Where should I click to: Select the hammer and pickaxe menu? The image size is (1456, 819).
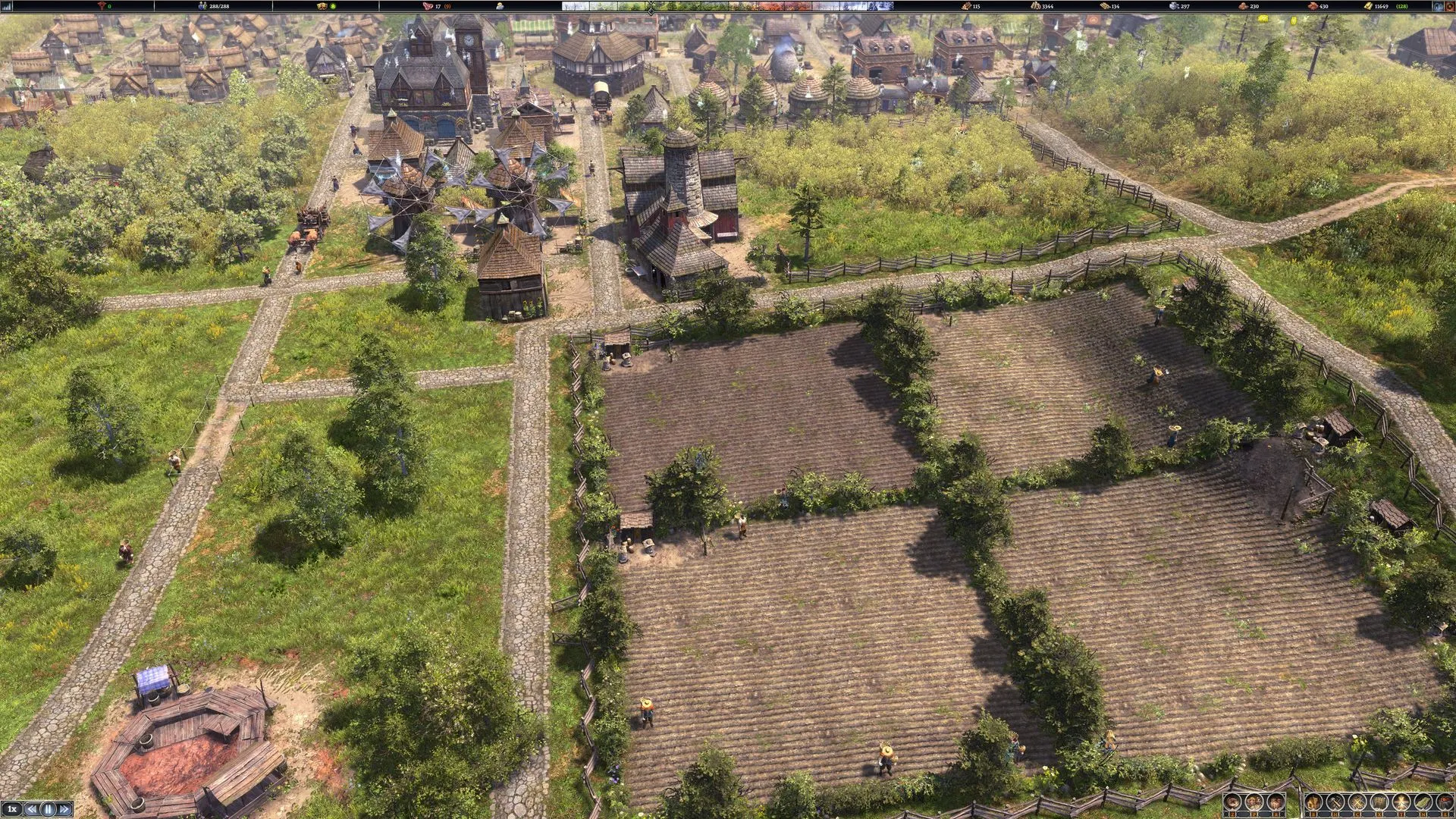[1335, 802]
